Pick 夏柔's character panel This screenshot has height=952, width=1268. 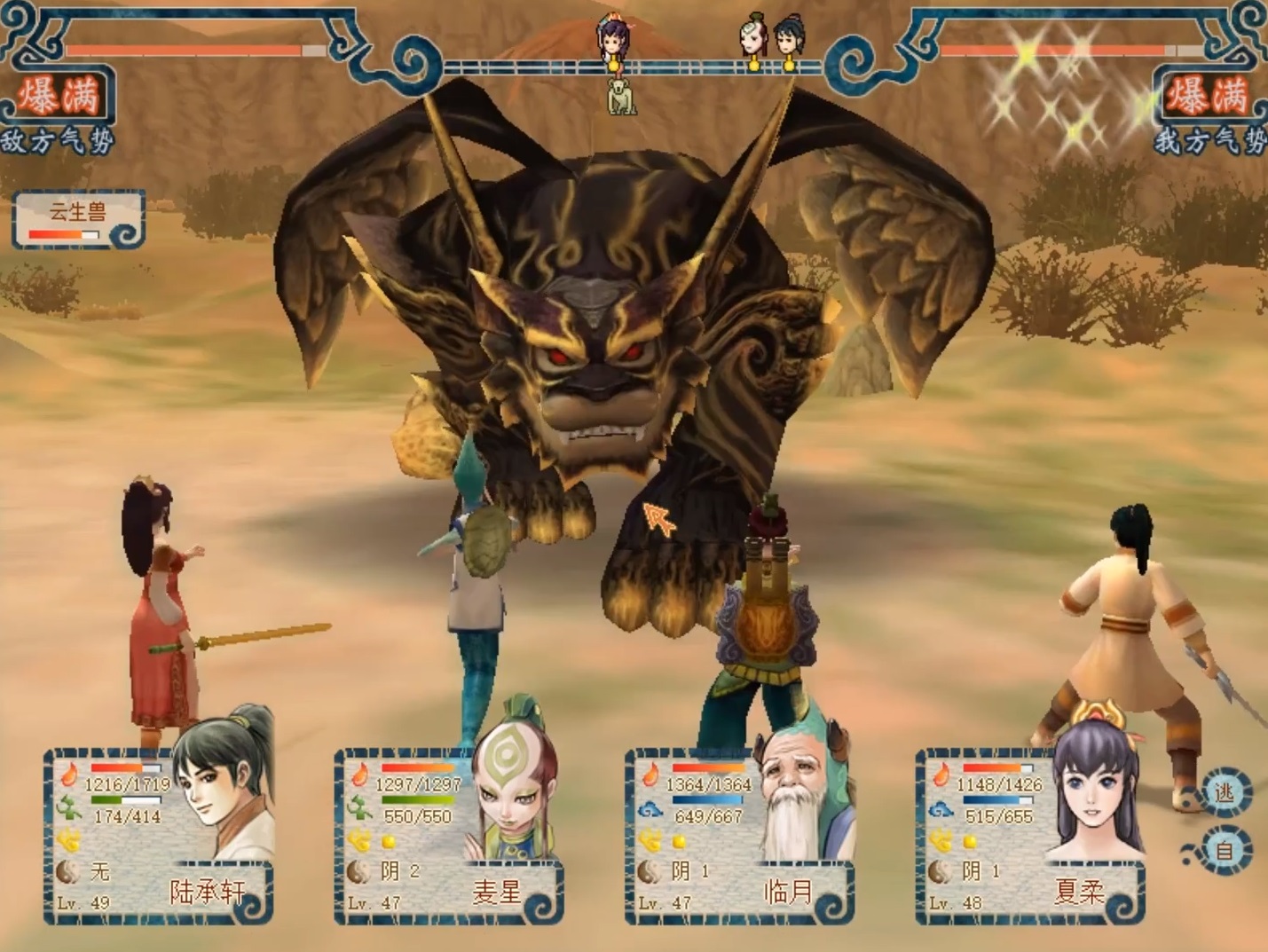coord(1031,836)
